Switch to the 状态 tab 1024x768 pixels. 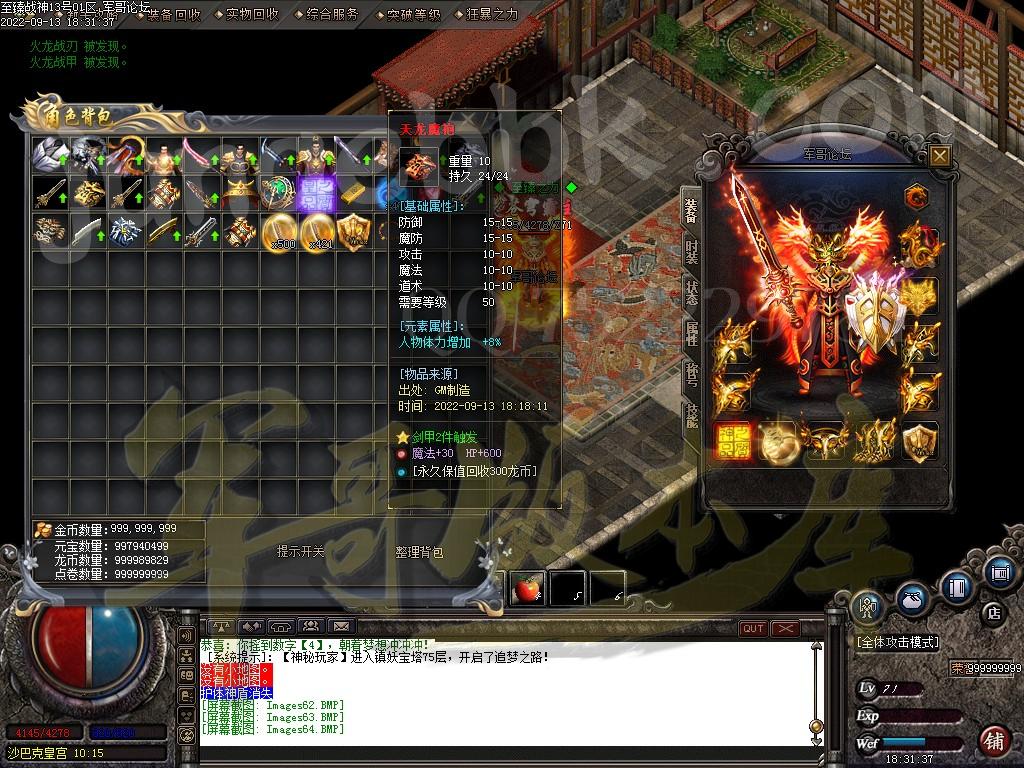tap(692, 293)
